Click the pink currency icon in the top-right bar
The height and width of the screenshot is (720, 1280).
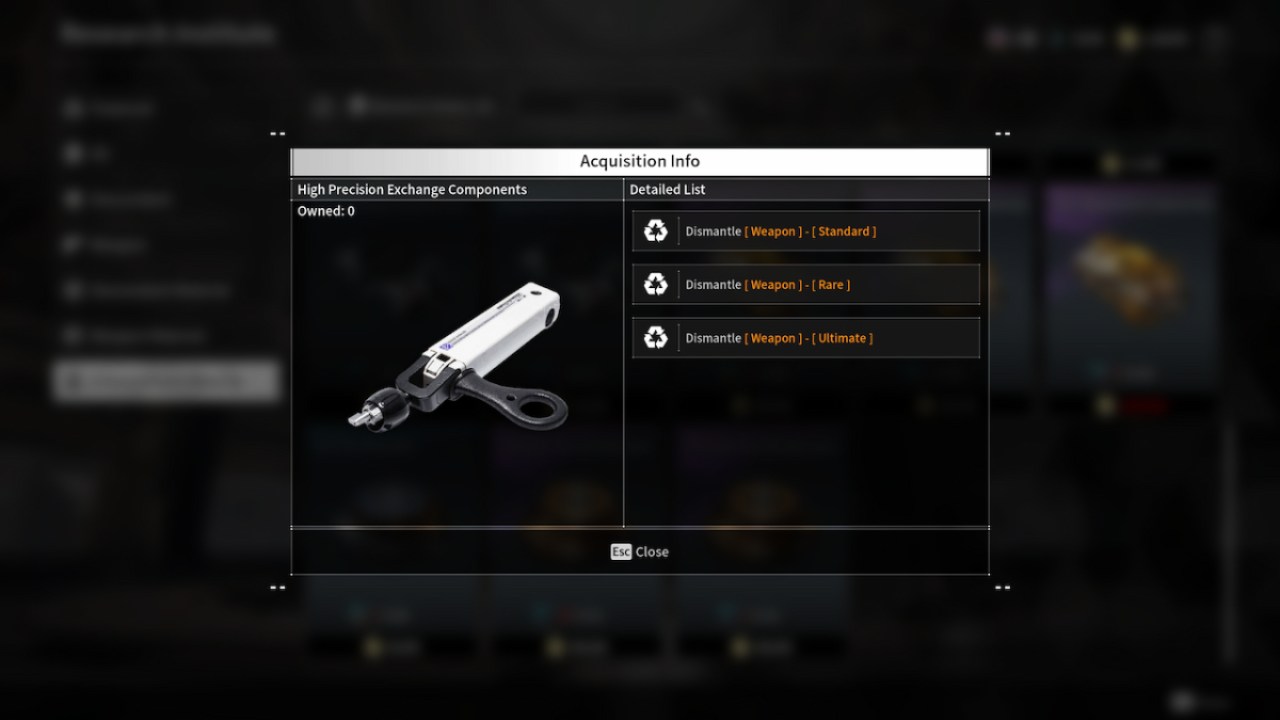[x=996, y=38]
